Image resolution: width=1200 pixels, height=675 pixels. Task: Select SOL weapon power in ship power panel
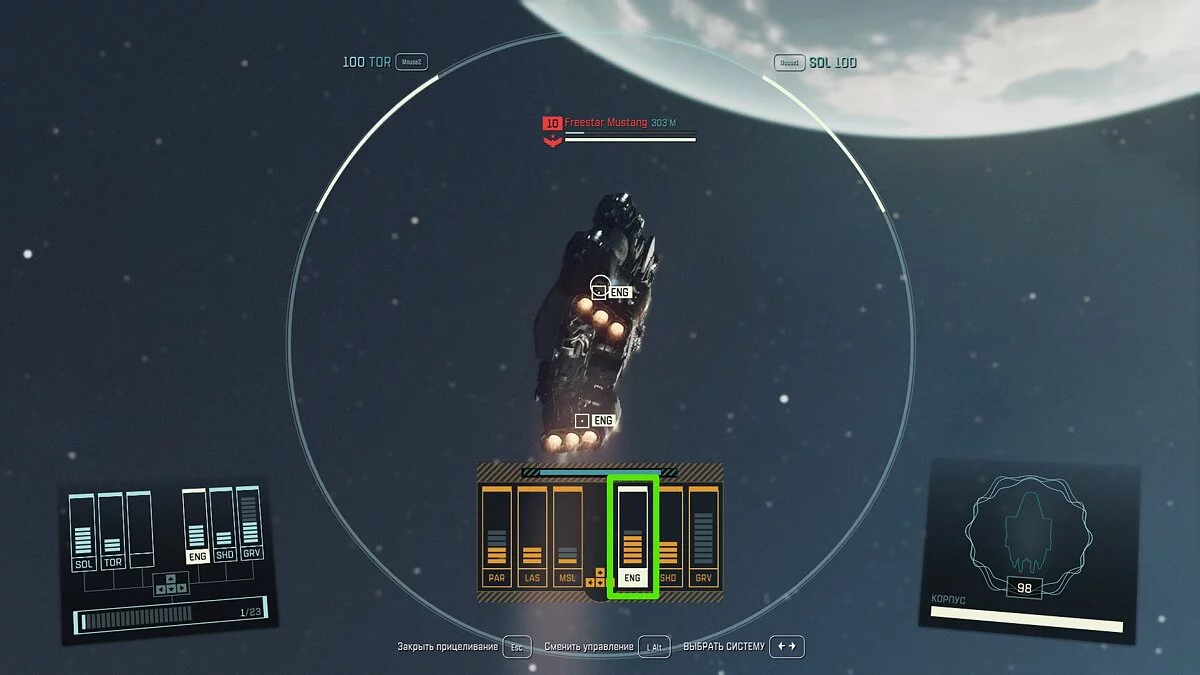pos(83,532)
